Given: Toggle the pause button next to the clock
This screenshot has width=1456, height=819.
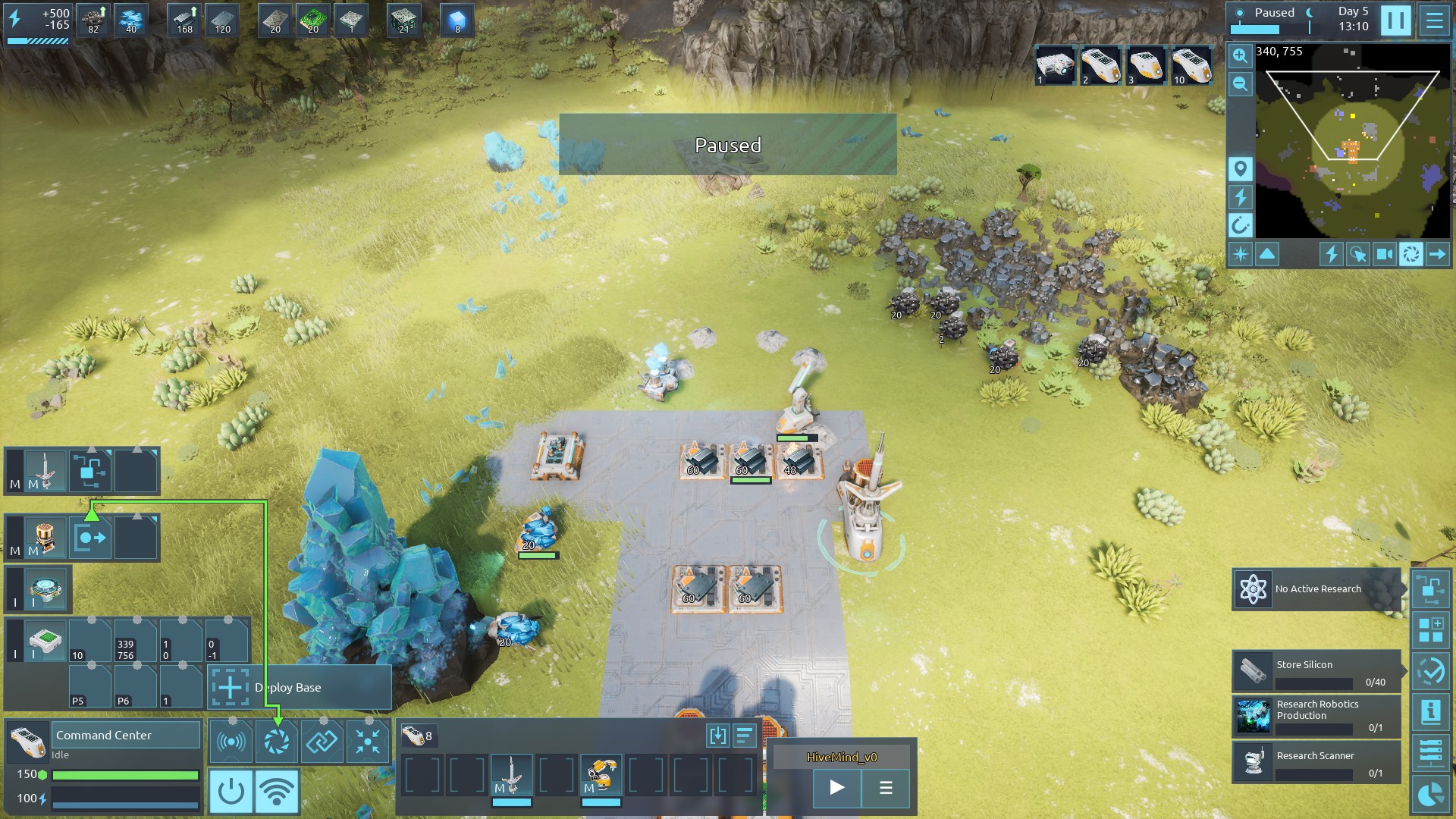Looking at the screenshot, I should pyautogui.click(x=1395, y=20).
